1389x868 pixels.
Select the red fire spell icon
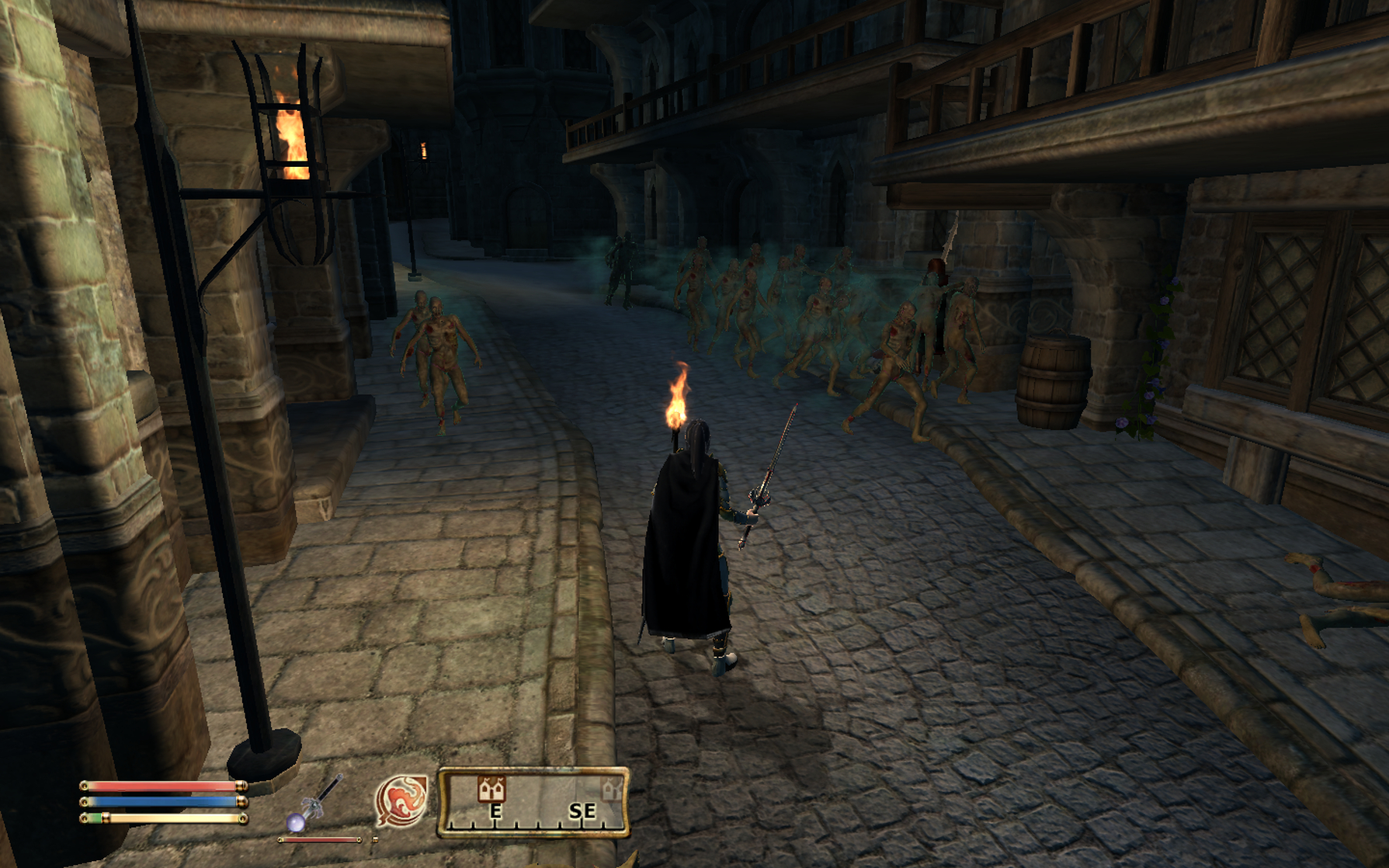pyautogui.click(x=401, y=800)
